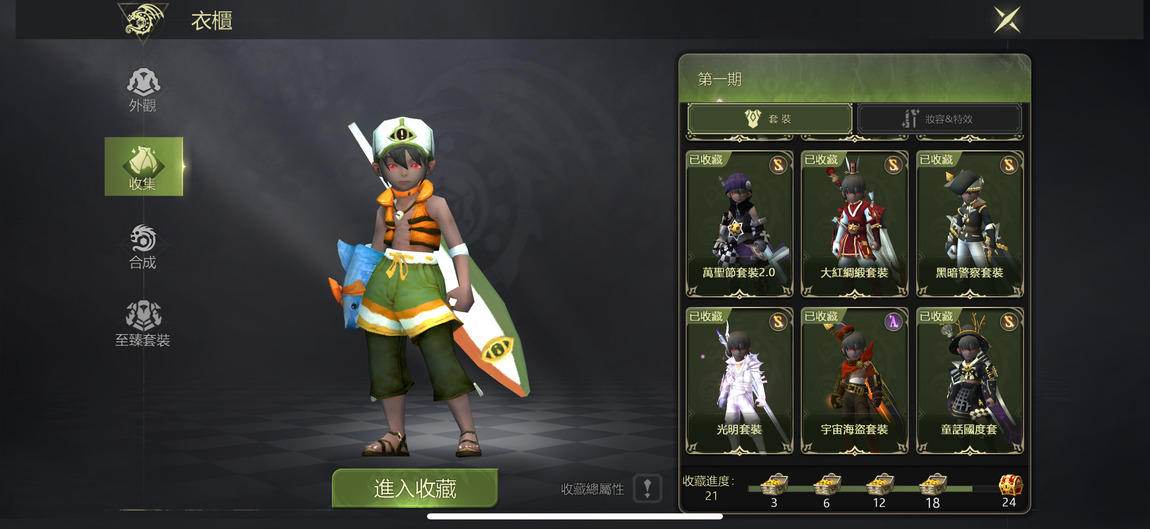1150x529 pixels.
Task: Pick the 童話國度套 outfit card
Action: (x=969, y=380)
